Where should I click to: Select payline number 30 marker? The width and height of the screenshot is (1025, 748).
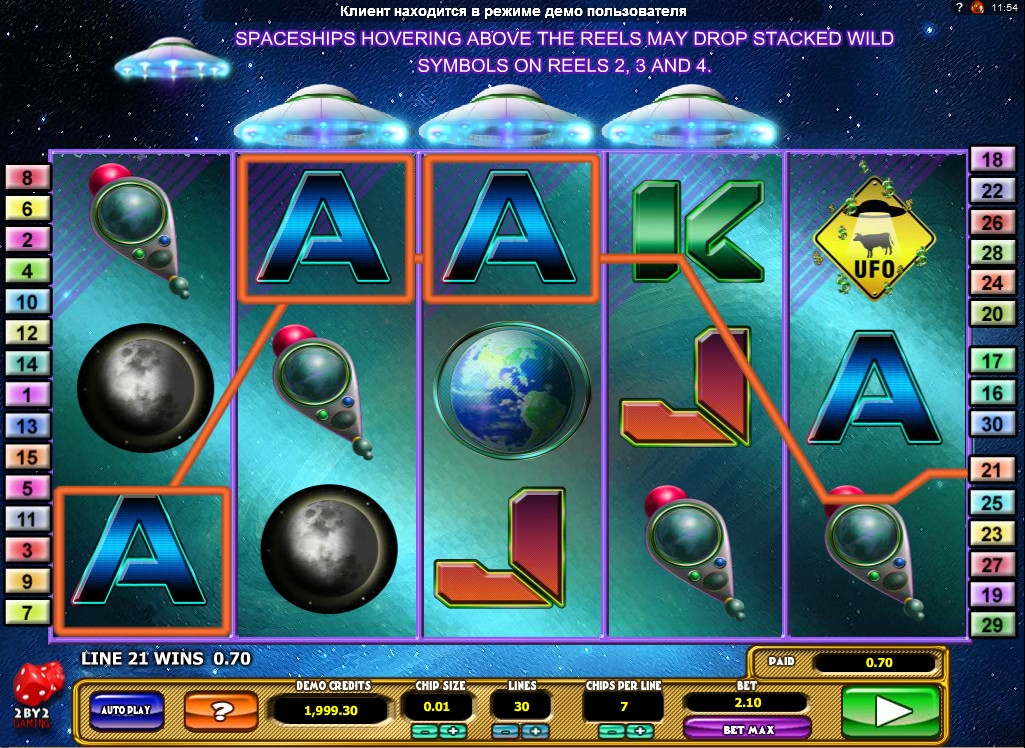992,424
